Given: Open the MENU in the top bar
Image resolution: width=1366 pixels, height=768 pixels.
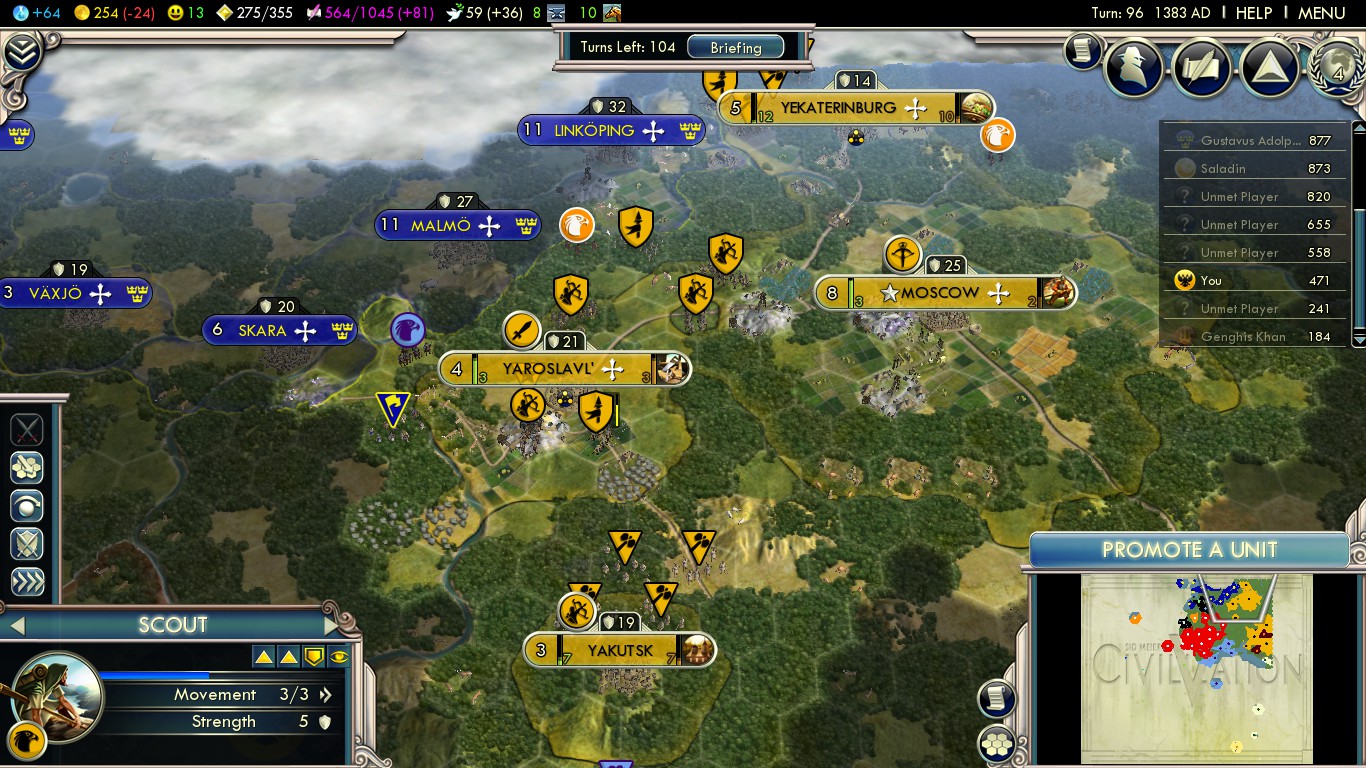Looking at the screenshot, I should click(x=1321, y=13).
